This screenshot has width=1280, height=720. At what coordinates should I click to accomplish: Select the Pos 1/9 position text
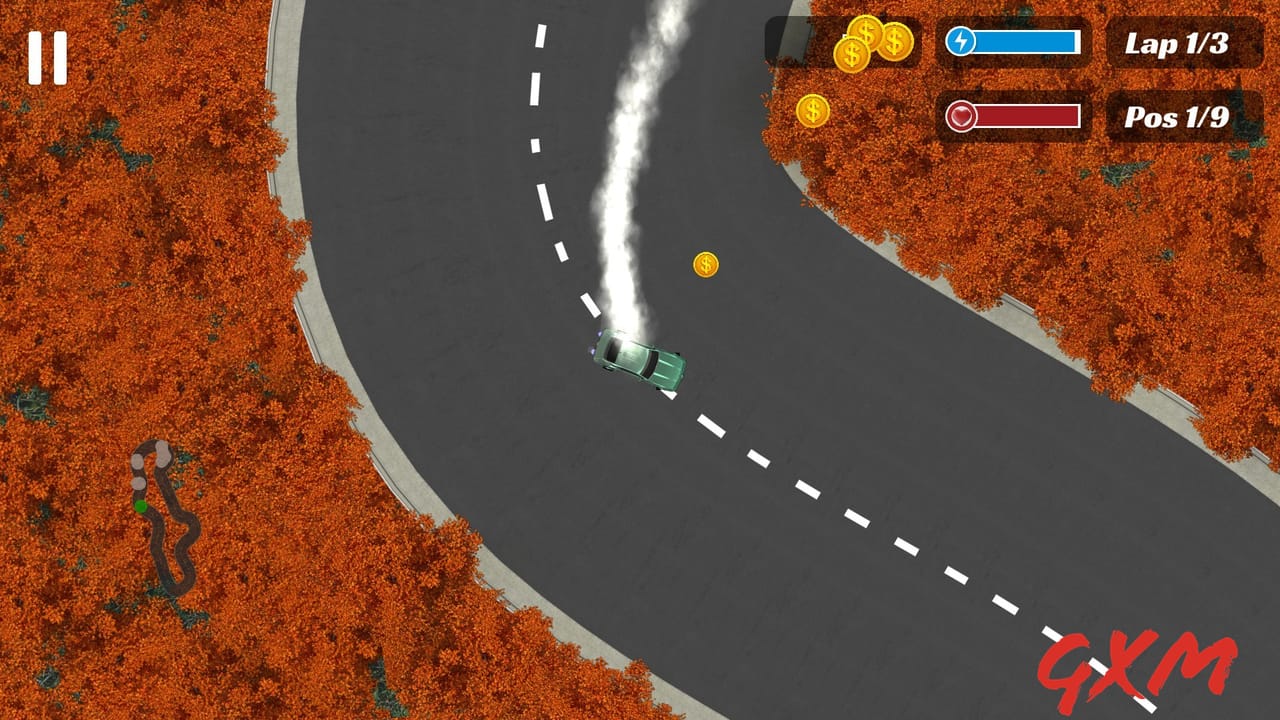pos(1179,116)
